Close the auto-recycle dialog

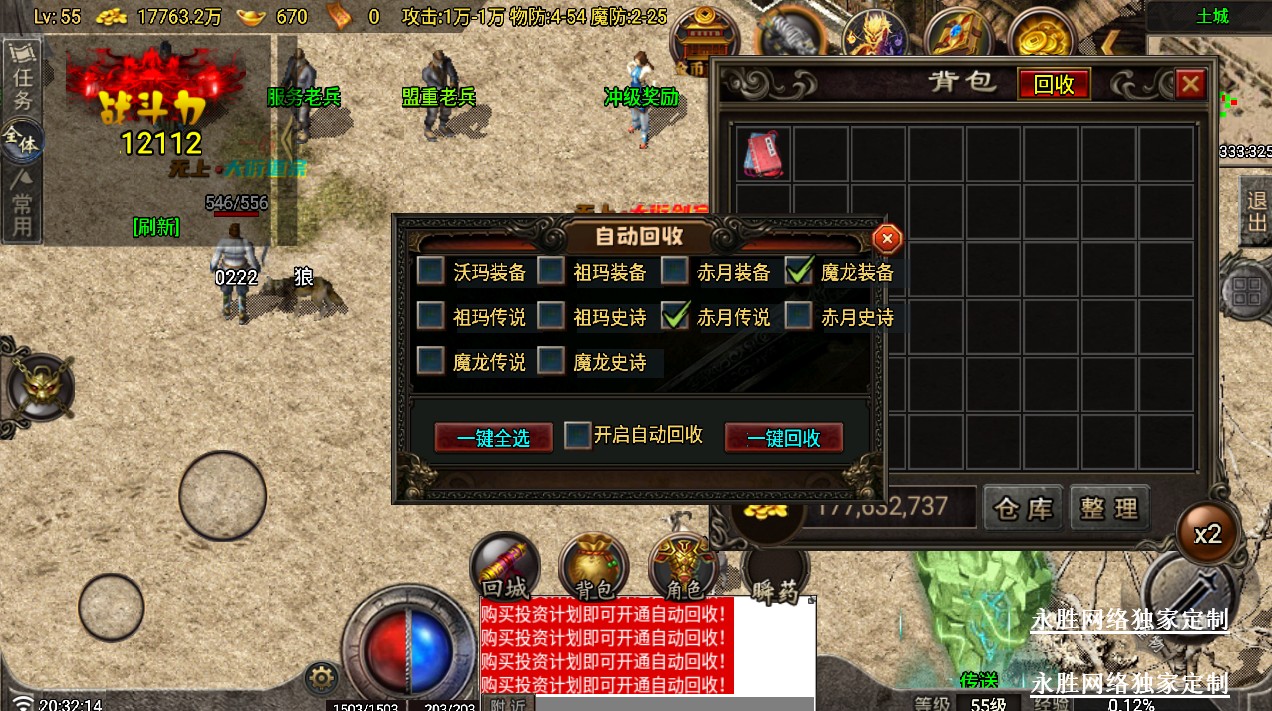[887, 239]
